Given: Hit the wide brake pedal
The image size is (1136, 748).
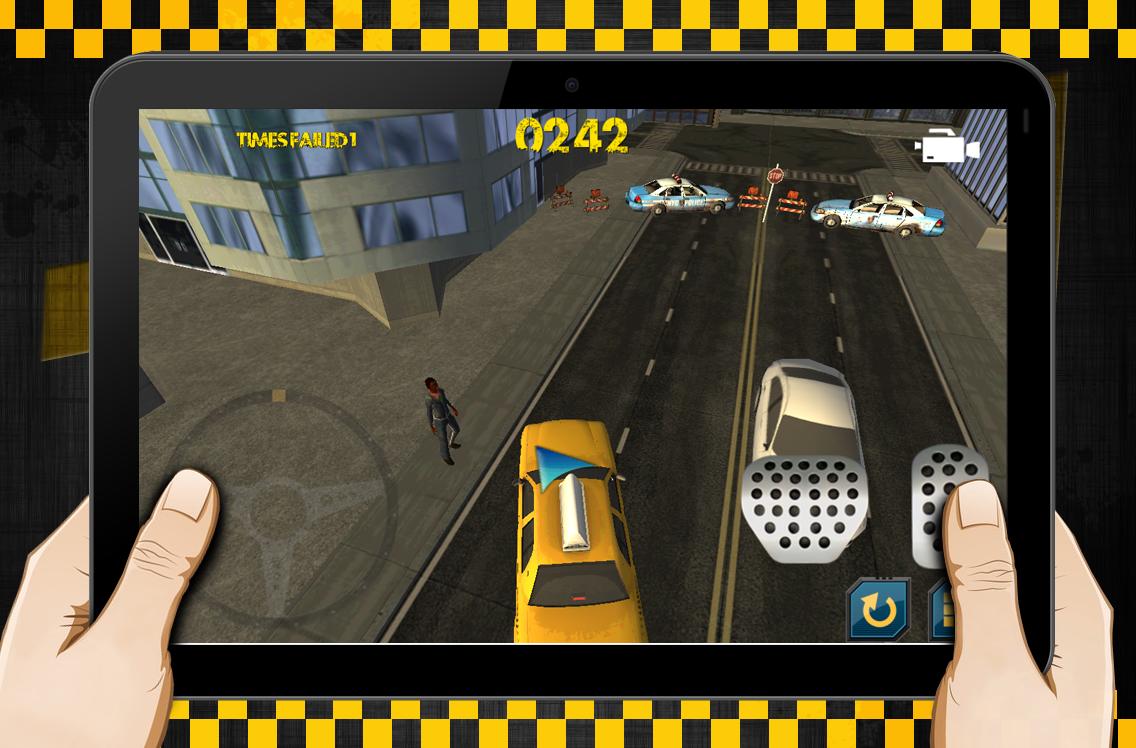Looking at the screenshot, I should coord(804,505).
